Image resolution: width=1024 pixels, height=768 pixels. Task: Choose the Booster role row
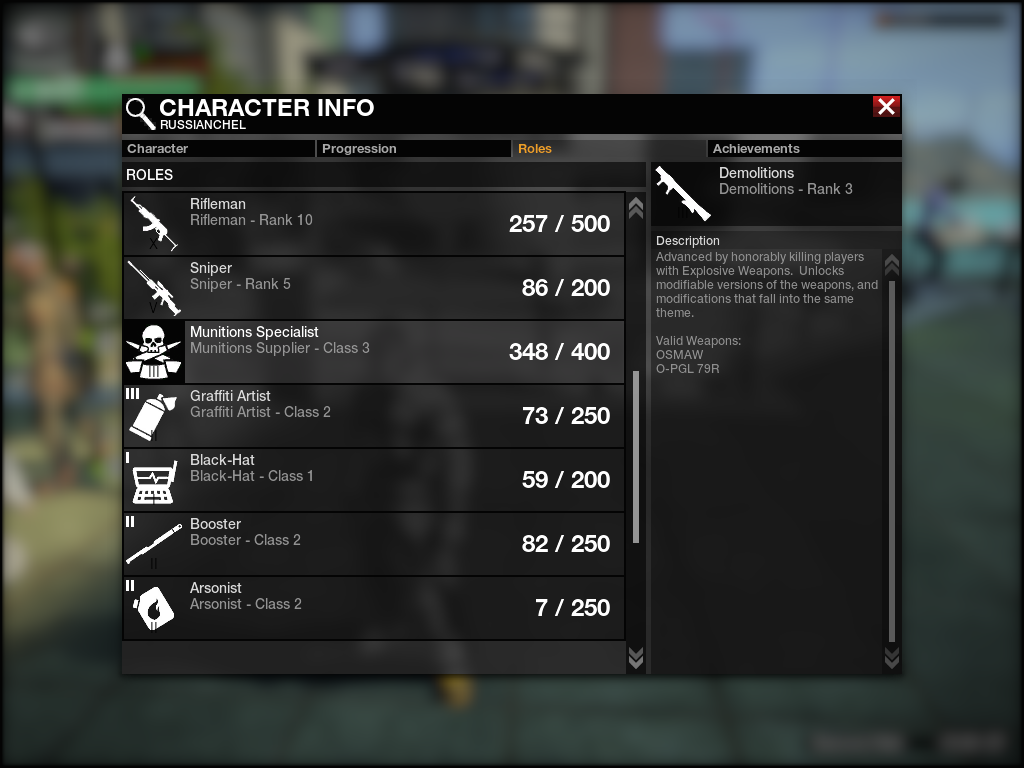(374, 544)
